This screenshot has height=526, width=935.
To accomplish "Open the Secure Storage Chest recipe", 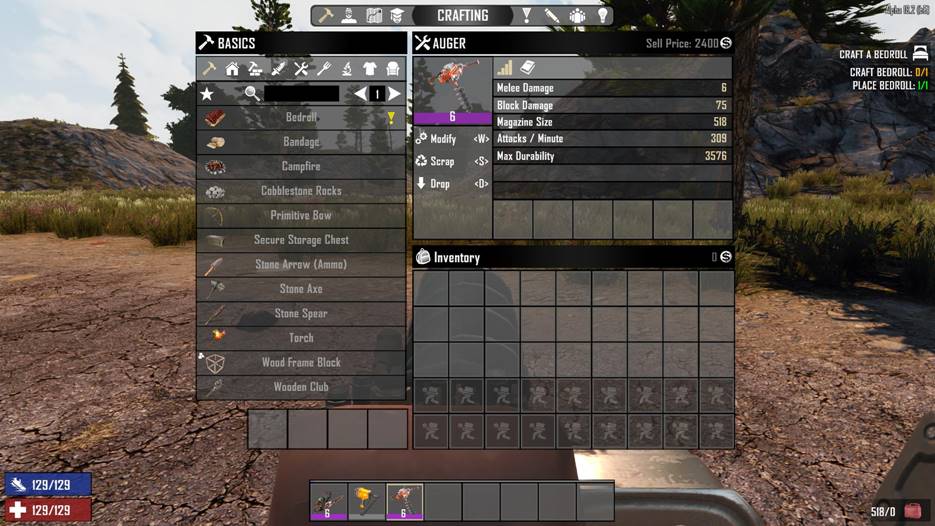I will pos(301,240).
